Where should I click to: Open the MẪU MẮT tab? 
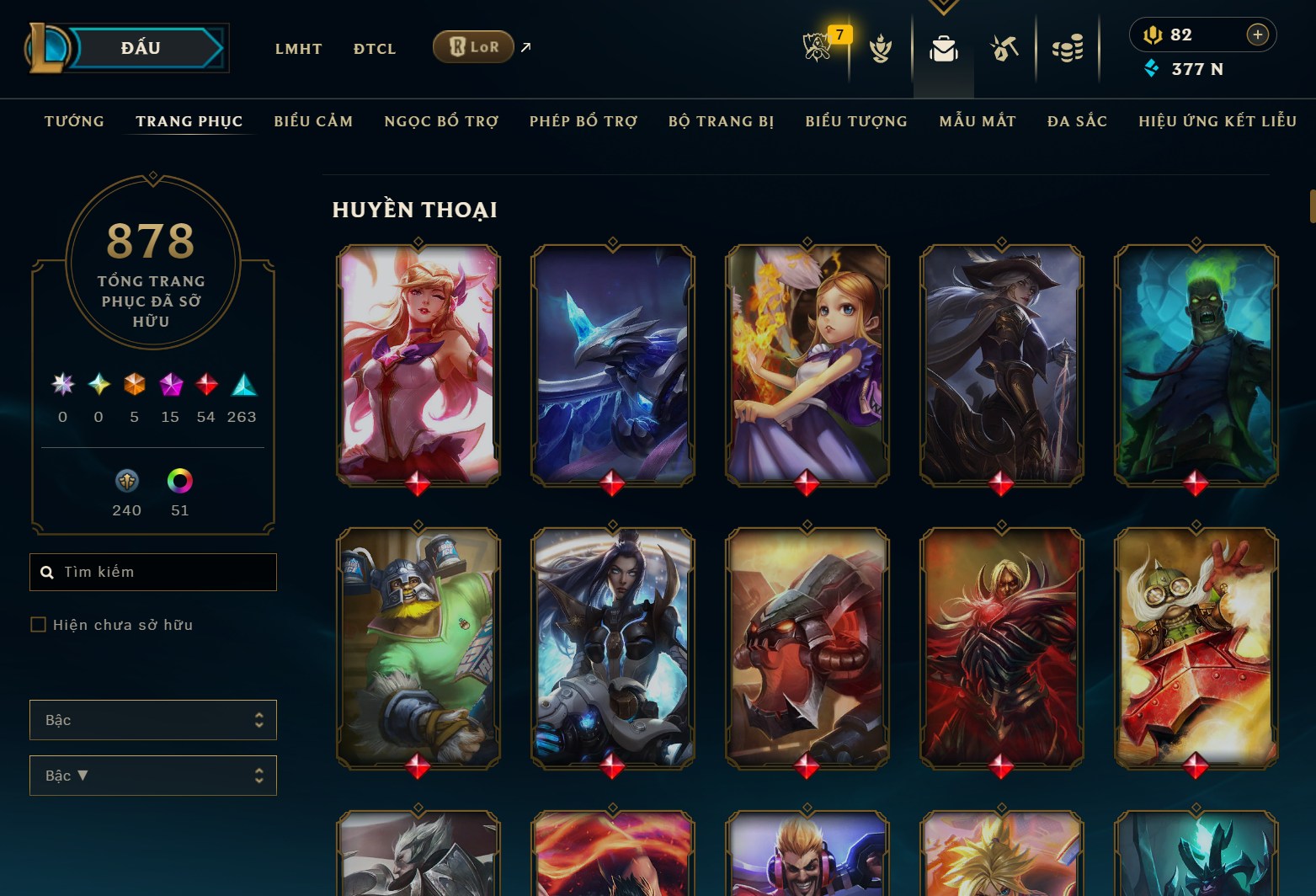(x=978, y=121)
